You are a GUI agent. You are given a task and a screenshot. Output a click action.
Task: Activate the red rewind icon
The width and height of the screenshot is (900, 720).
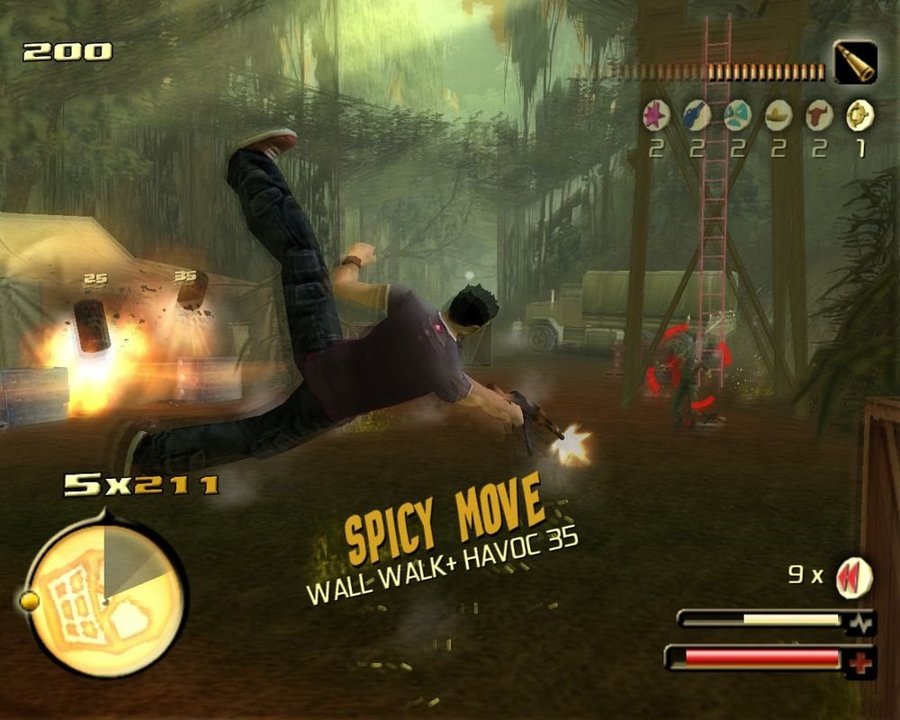(853, 577)
